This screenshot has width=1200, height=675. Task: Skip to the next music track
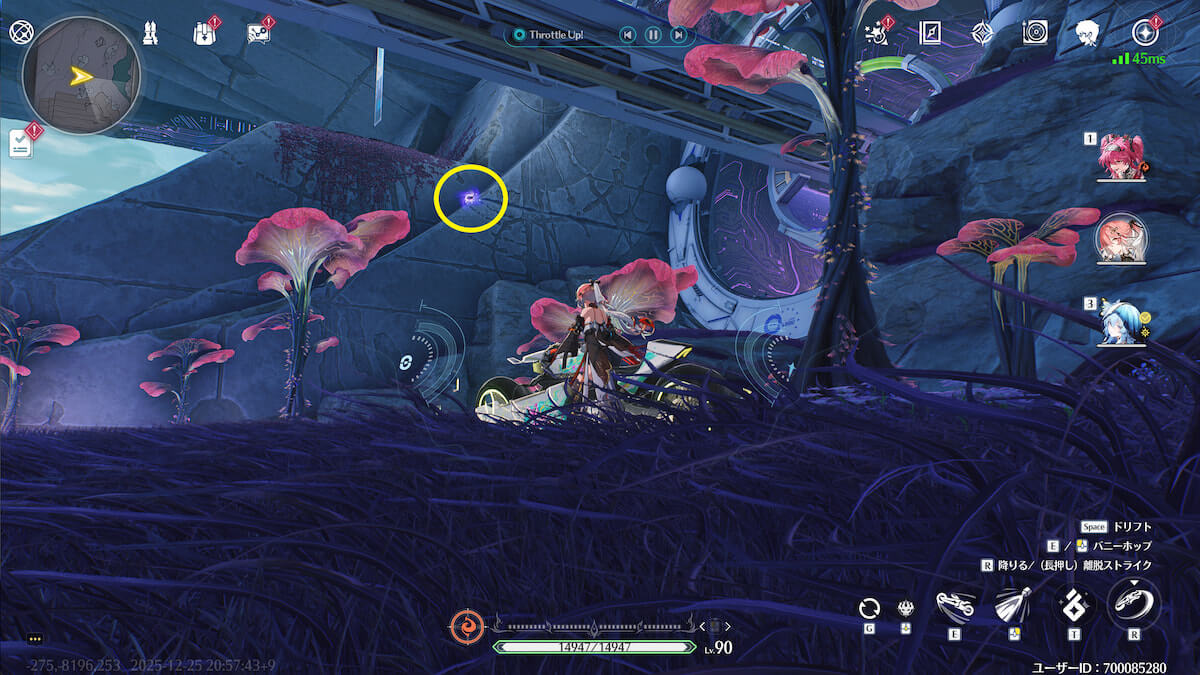click(x=679, y=35)
